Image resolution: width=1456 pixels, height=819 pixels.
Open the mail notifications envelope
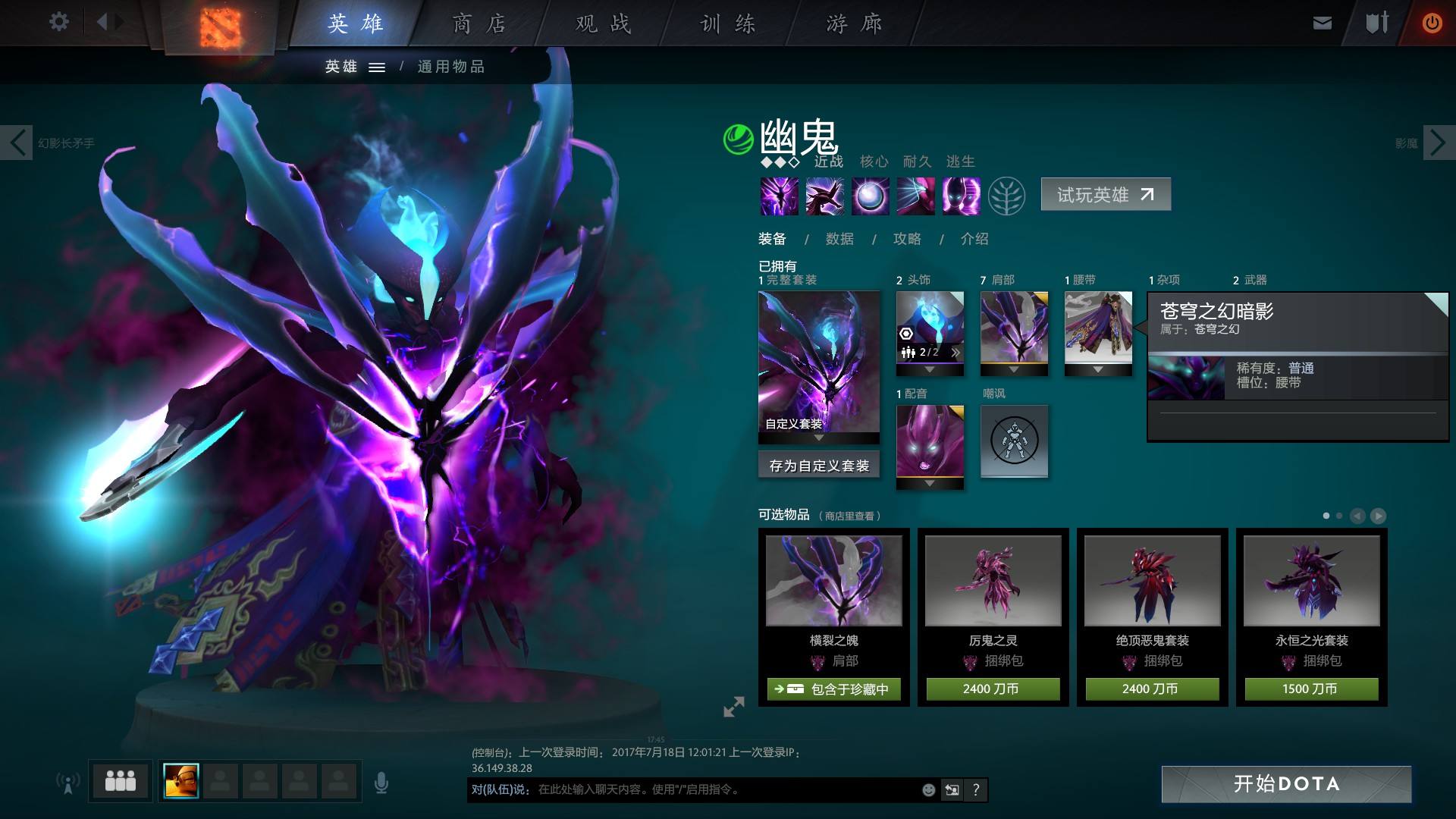(1322, 23)
